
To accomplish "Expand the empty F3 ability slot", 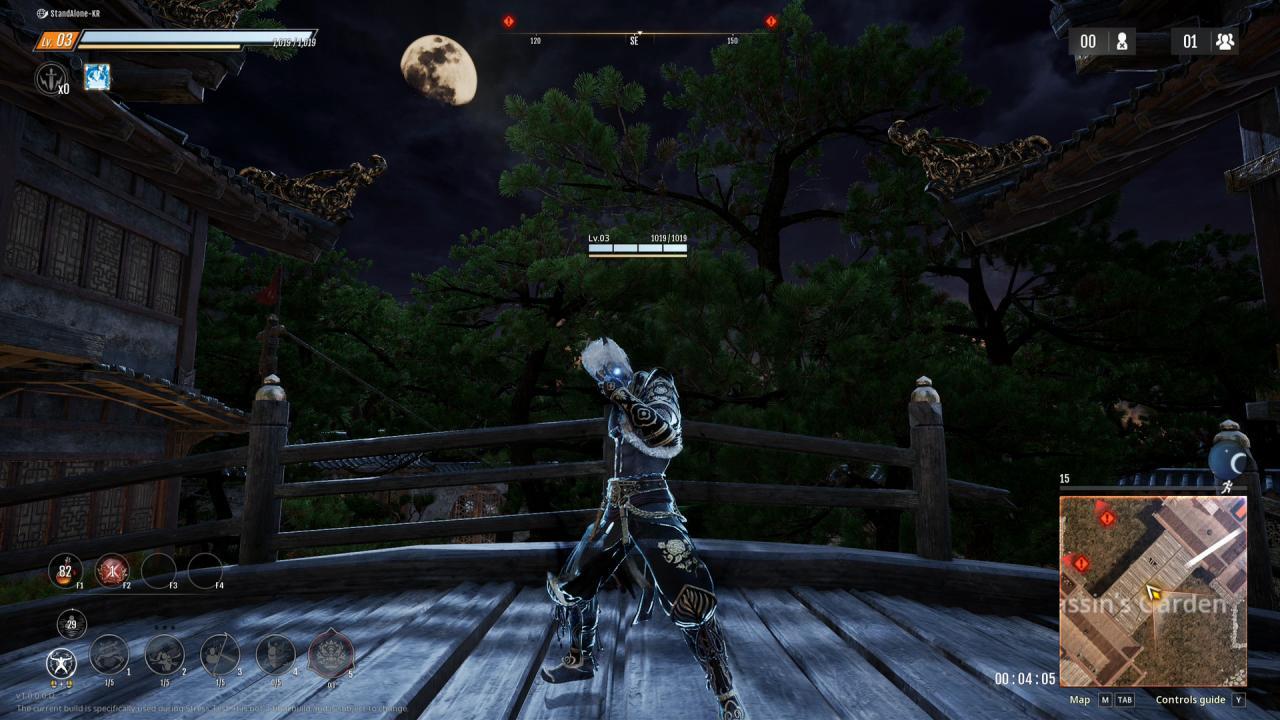I will [x=159, y=571].
